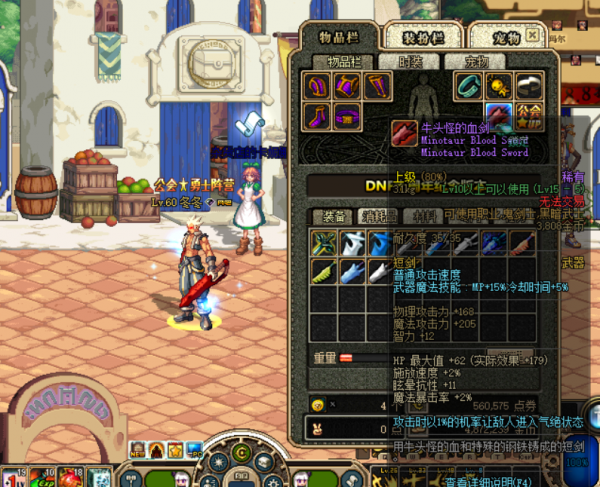Viewport: 600px width, 487px height.
Task: Select the equipped teal bracelet slot
Action: click(x=469, y=86)
